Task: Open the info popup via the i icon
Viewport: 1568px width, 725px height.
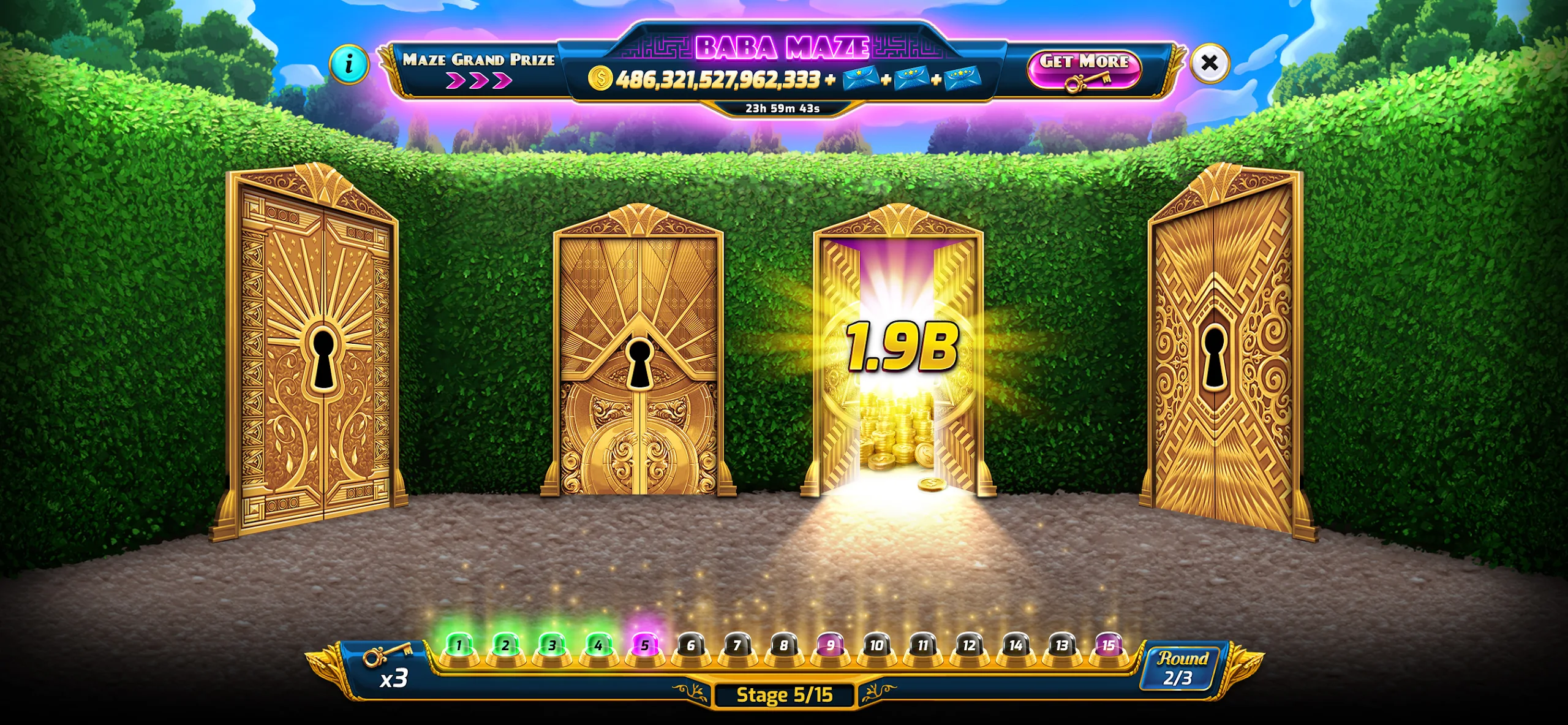Action: point(349,63)
